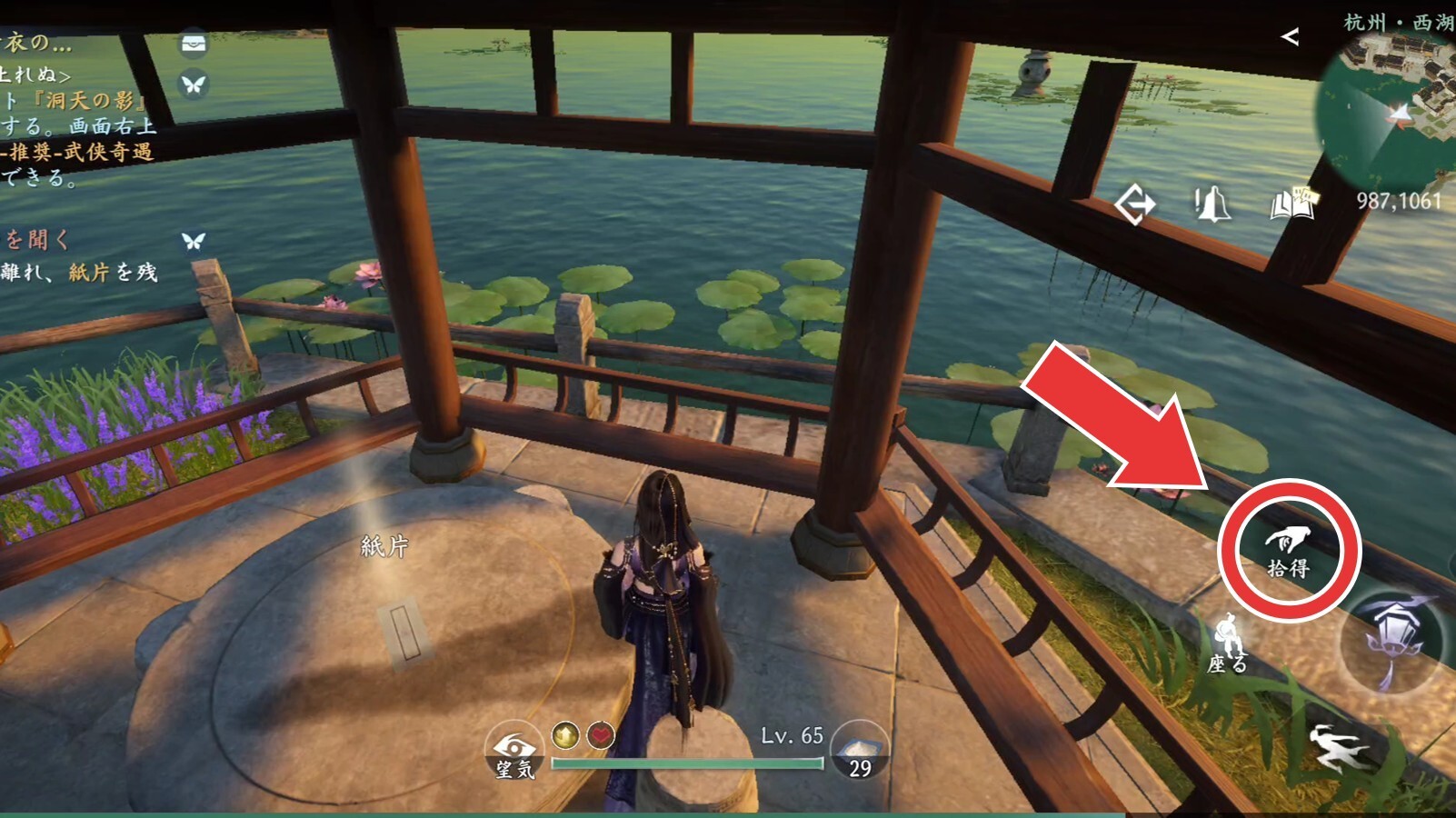1456x818 pixels.
Task: Choose the 座る sit action
Action: pyautogui.click(x=1227, y=644)
